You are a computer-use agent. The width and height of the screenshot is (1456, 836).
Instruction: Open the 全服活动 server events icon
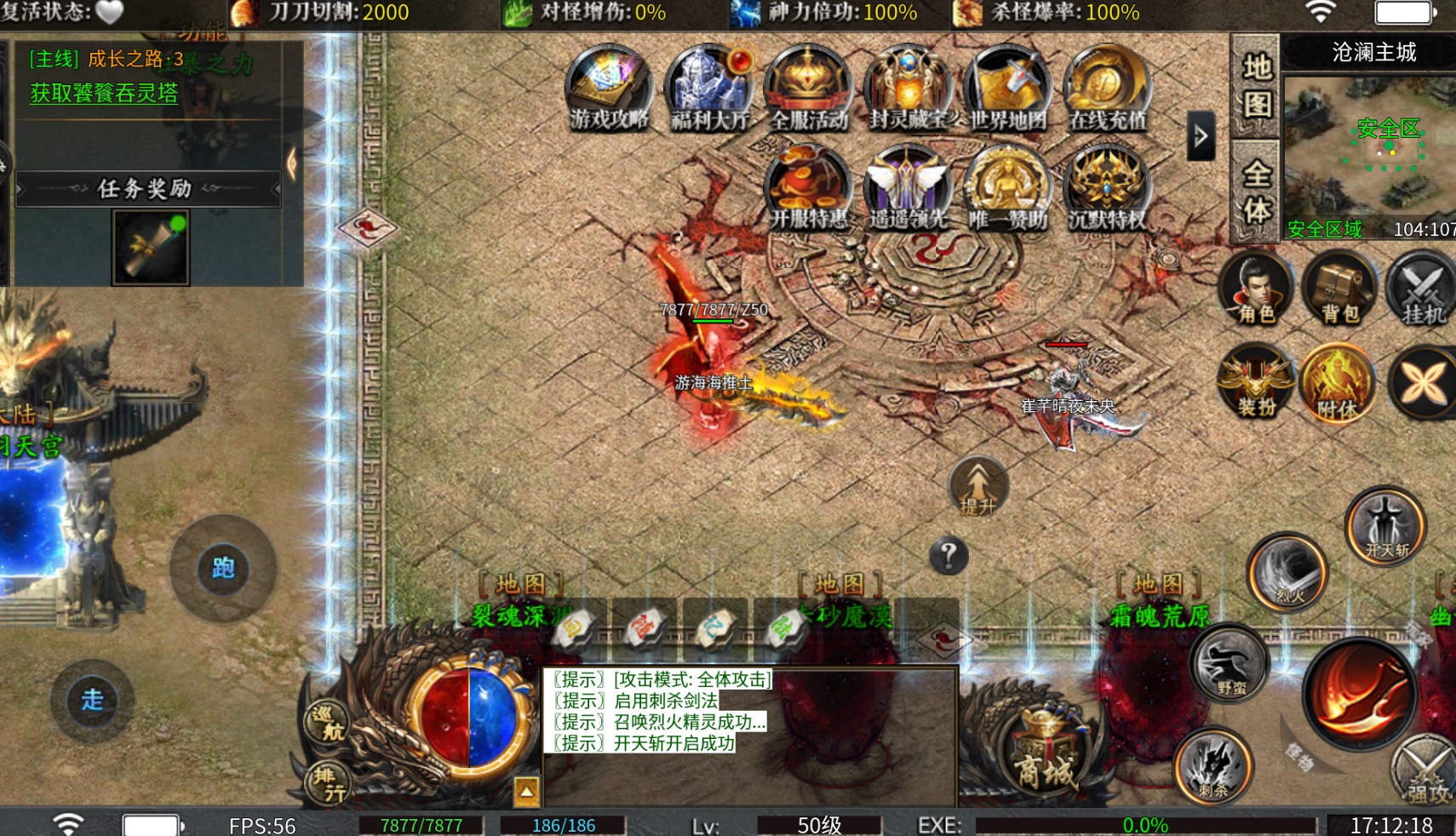point(808,89)
